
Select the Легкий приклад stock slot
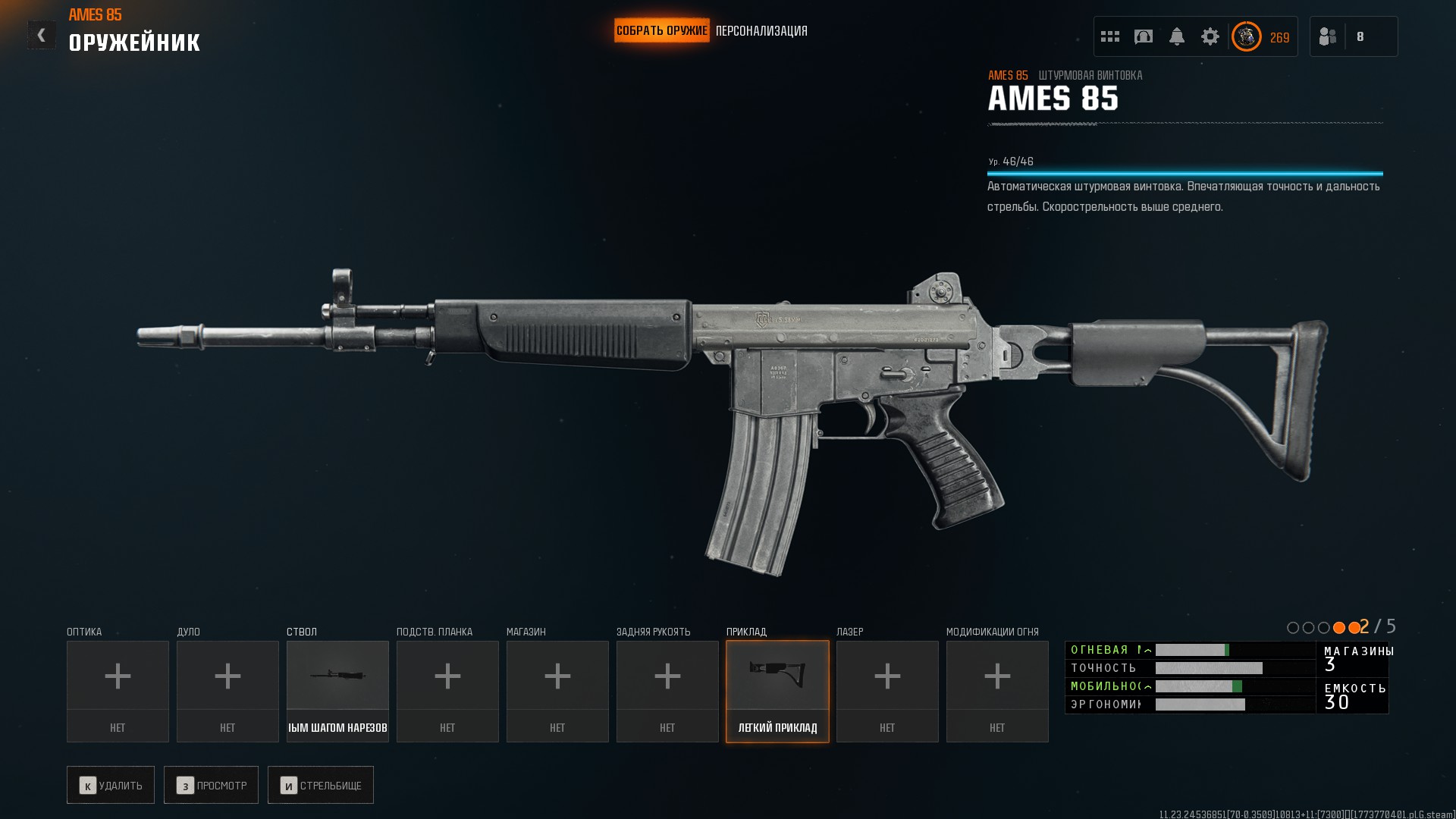point(777,691)
